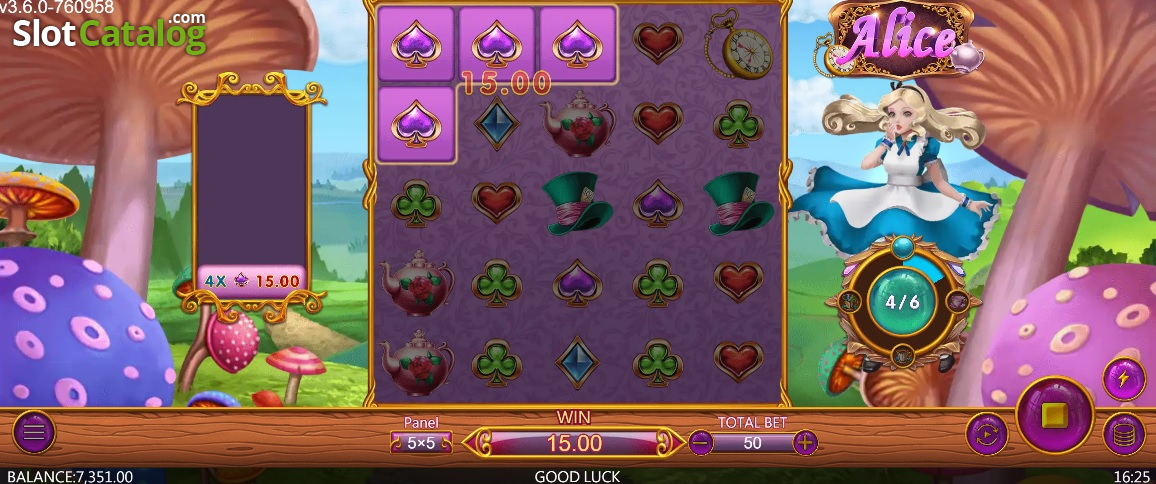Stop the spin with the big button
This screenshot has width=1156, height=484.
[1055, 414]
